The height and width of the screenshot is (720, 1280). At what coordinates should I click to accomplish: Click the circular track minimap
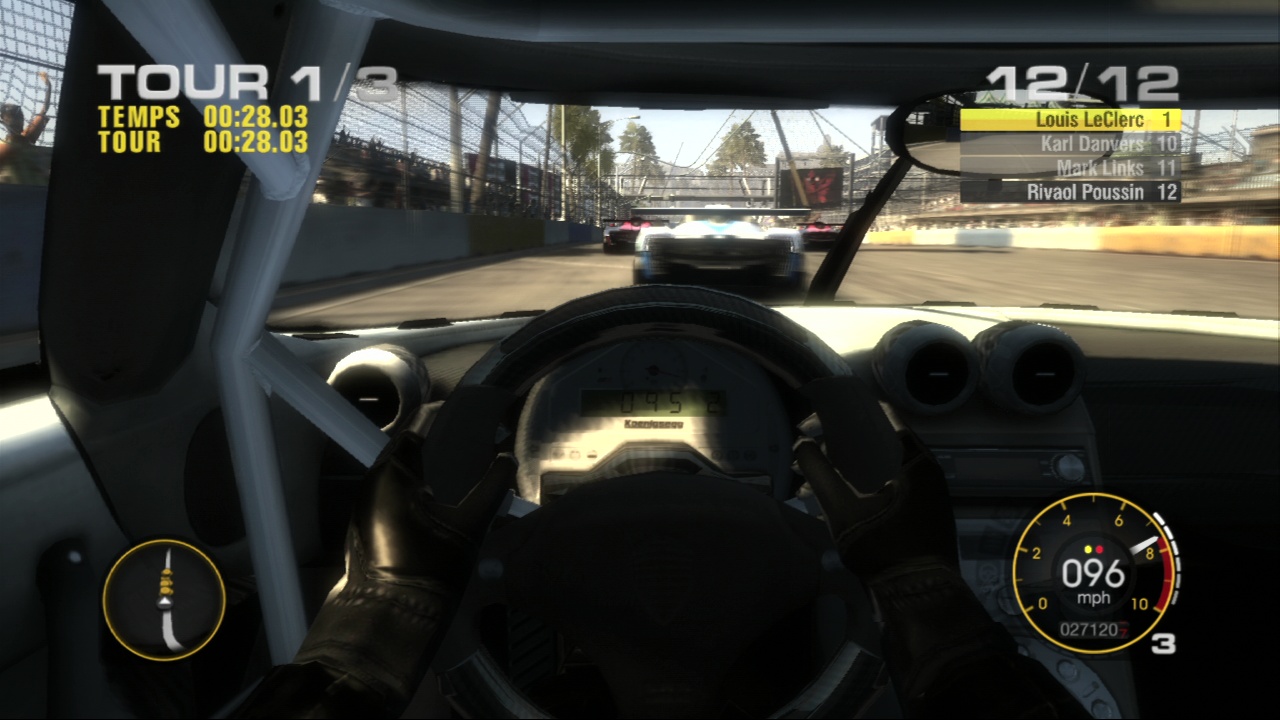click(x=164, y=599)
